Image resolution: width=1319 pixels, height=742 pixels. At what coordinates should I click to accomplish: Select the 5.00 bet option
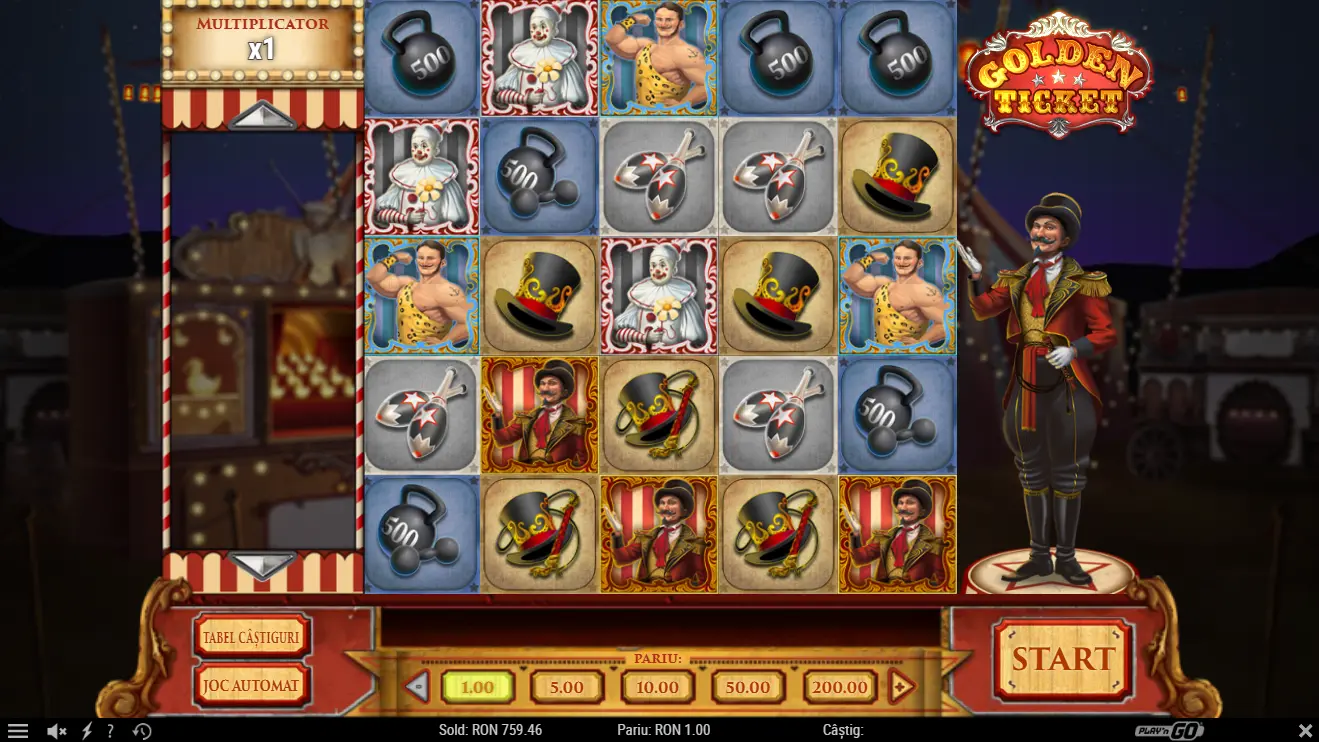tap(566, 687)
